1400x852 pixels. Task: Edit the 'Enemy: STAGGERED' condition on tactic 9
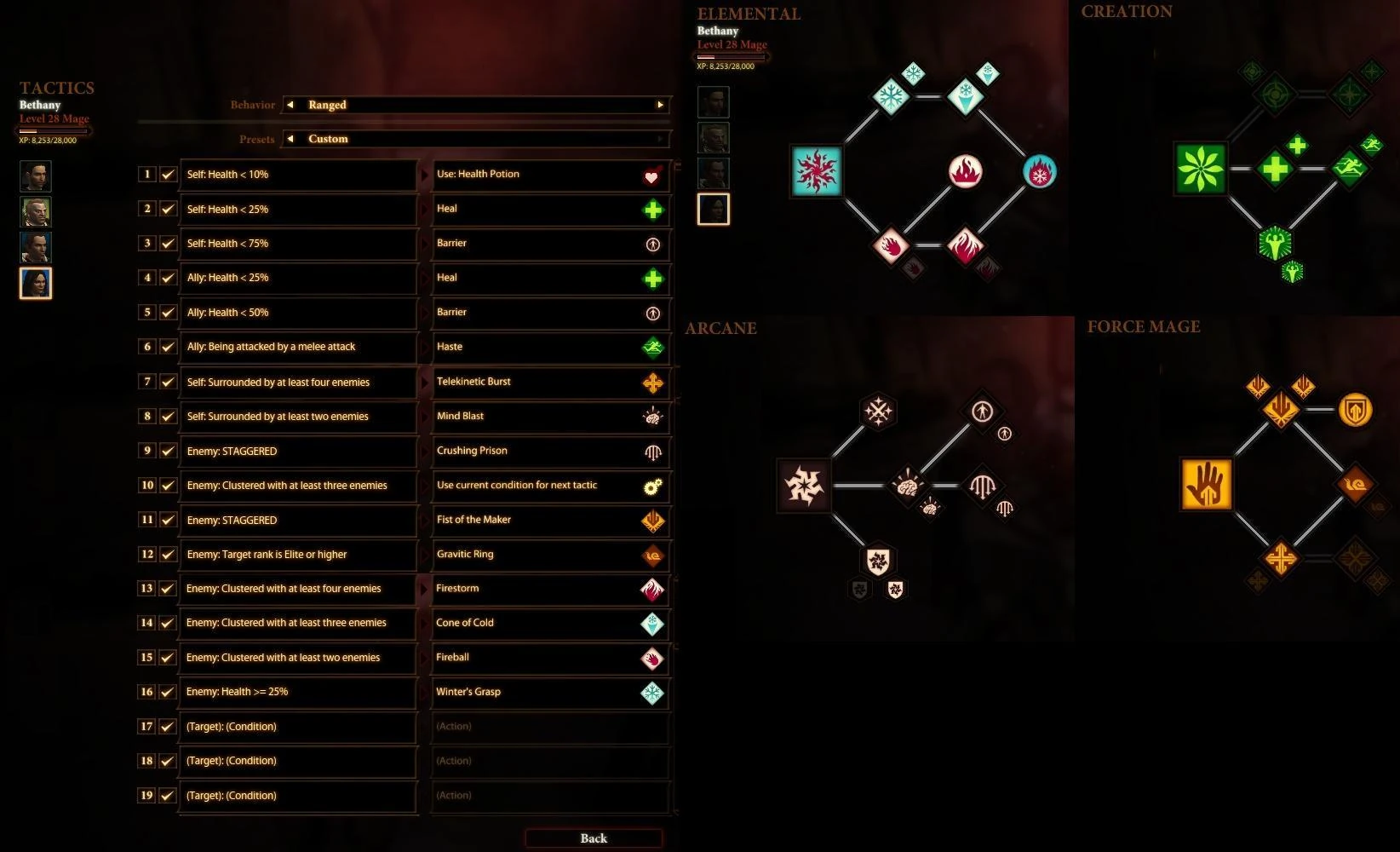298,452
